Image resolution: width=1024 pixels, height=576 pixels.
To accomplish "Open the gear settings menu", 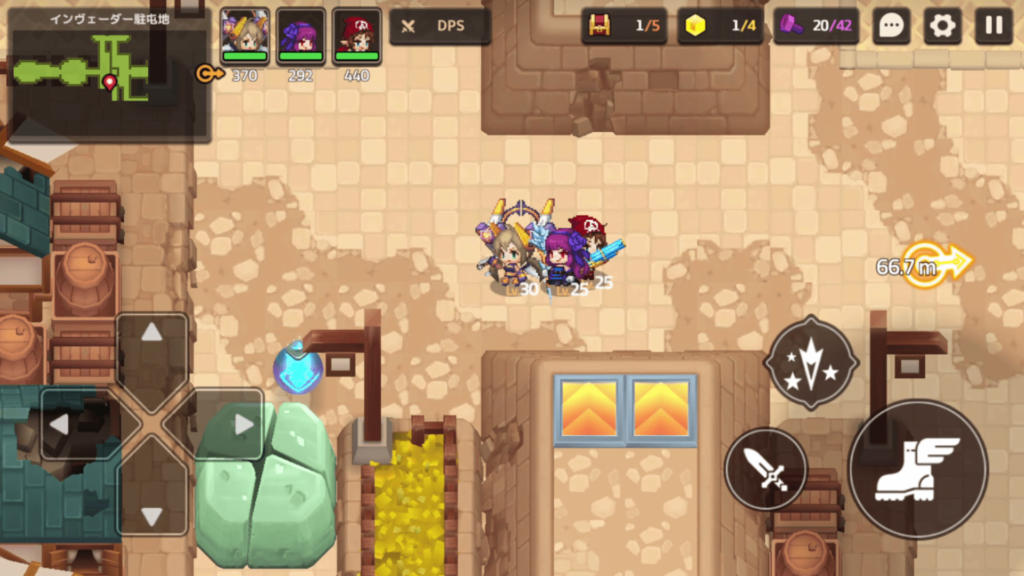I will 942,26.
